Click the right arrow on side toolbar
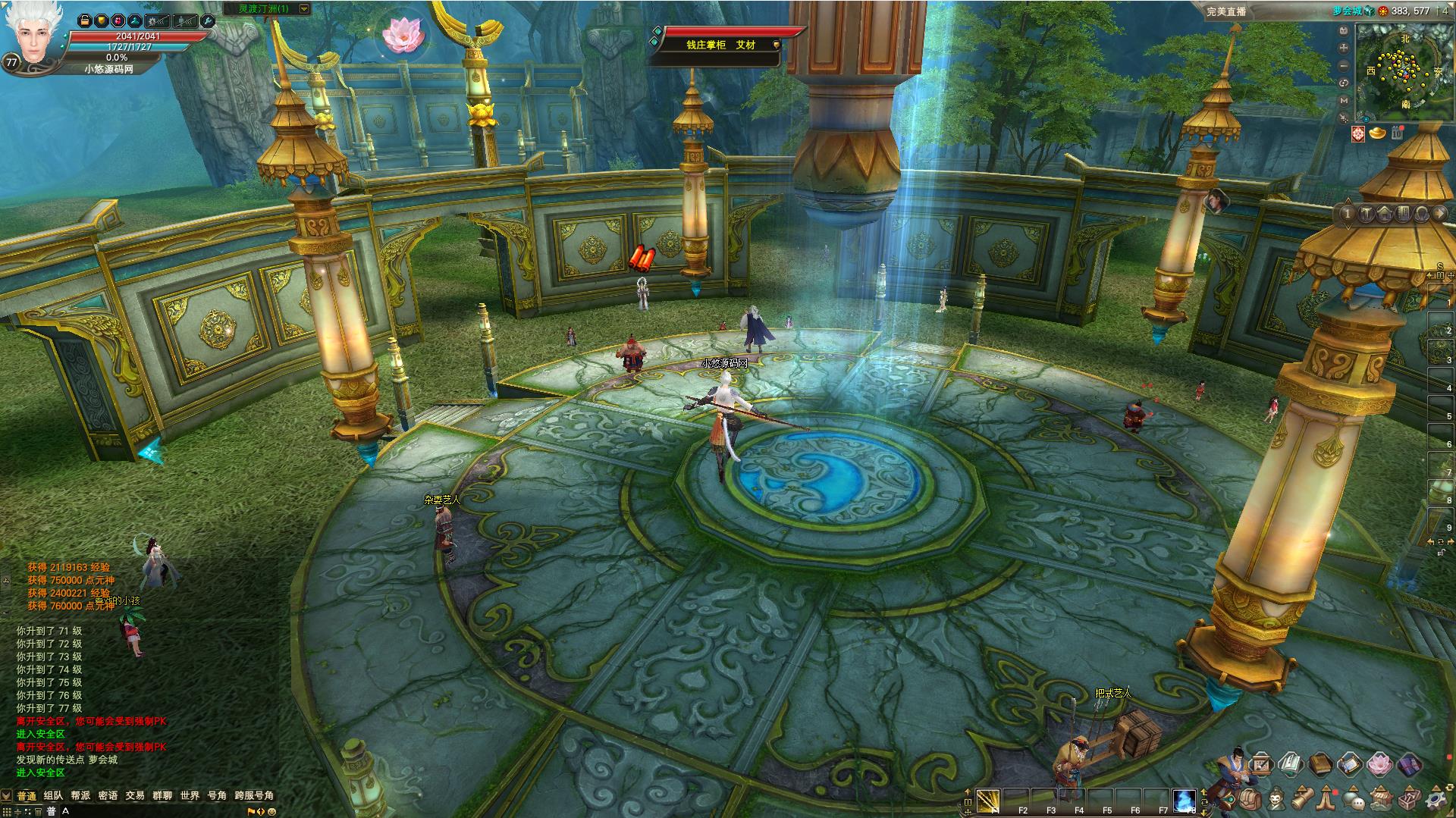The width and height of the screenshot is (1456, 818). click(1439, 214)
